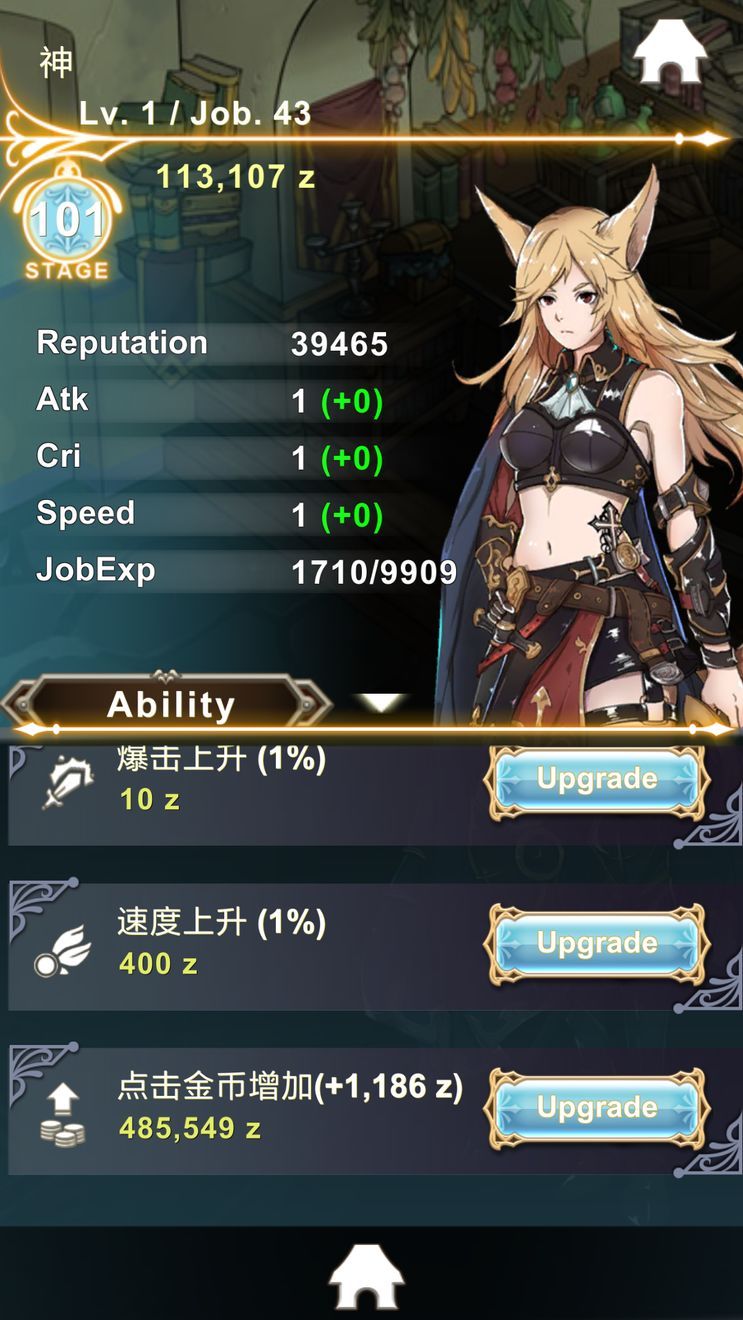Expand the white arrow beside Ability

382,703
